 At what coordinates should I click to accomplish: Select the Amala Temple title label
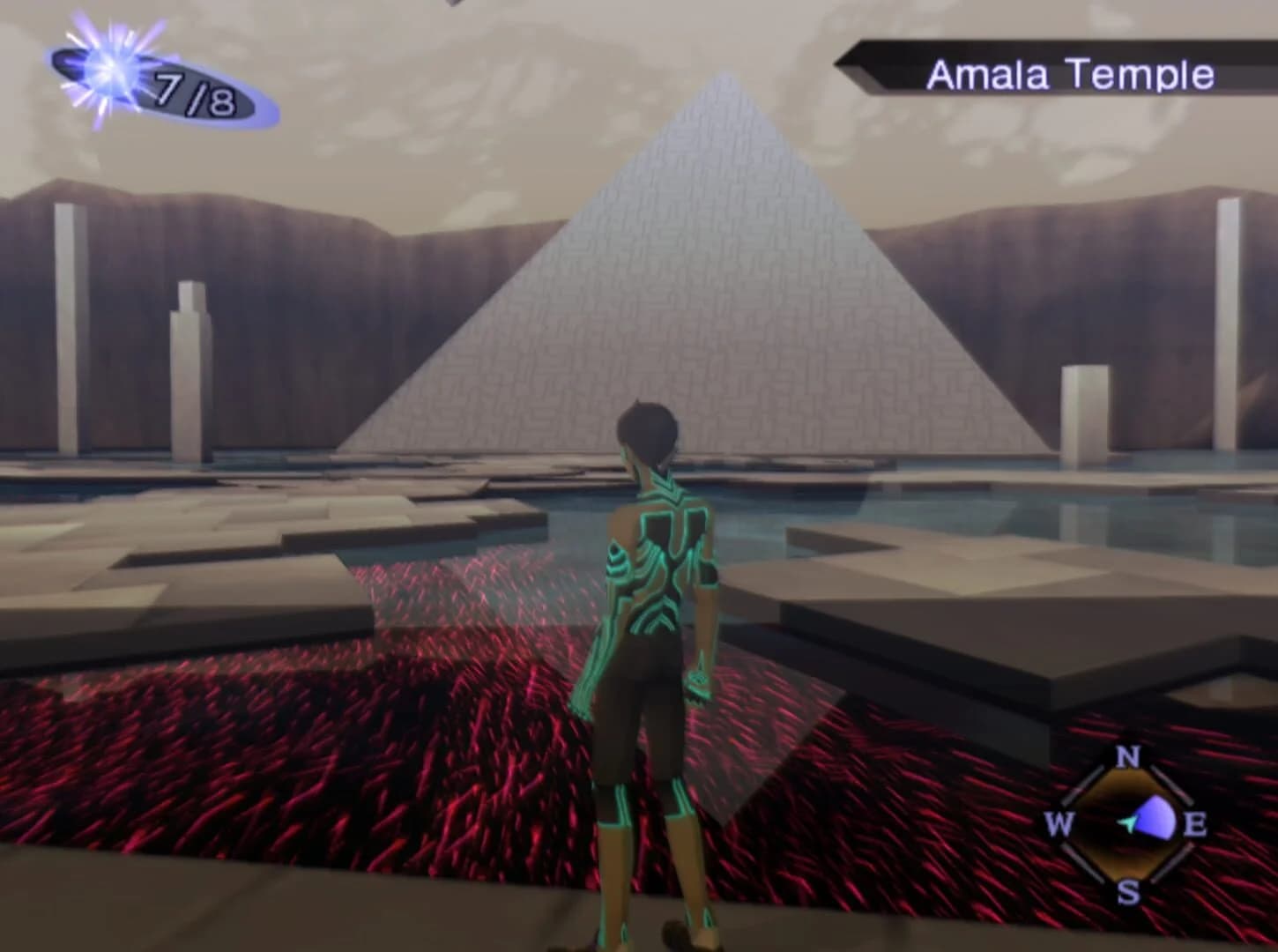(1071, 75)
